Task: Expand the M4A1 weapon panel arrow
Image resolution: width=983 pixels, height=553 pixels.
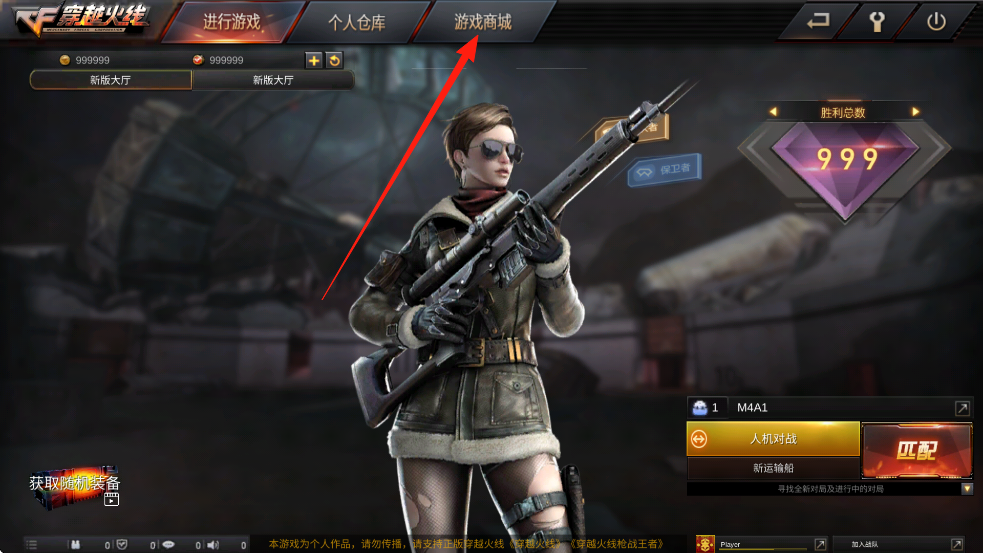Action: [961, 408]
